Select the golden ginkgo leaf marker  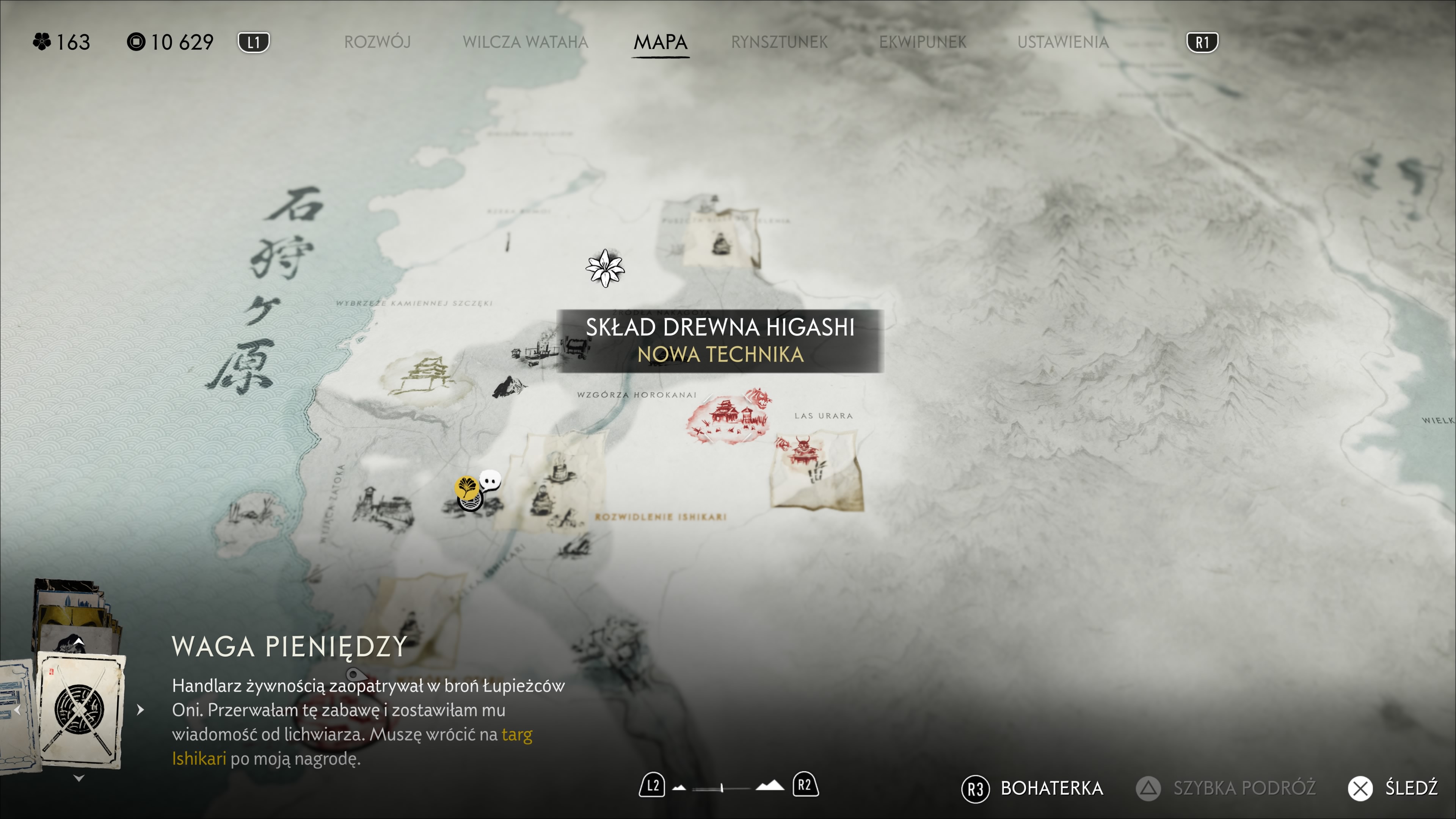[466, 486]
